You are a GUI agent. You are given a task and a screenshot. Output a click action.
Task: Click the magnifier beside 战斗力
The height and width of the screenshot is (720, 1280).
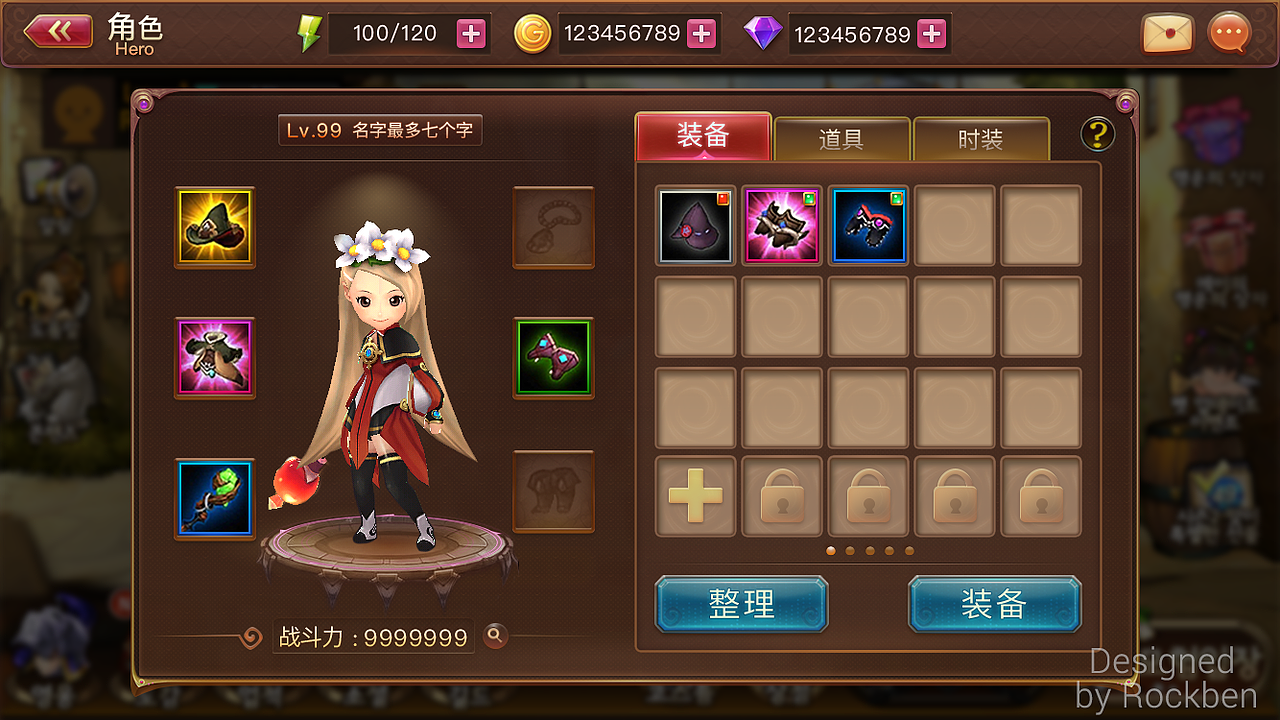pyautogui.click(x=497, y=637)
